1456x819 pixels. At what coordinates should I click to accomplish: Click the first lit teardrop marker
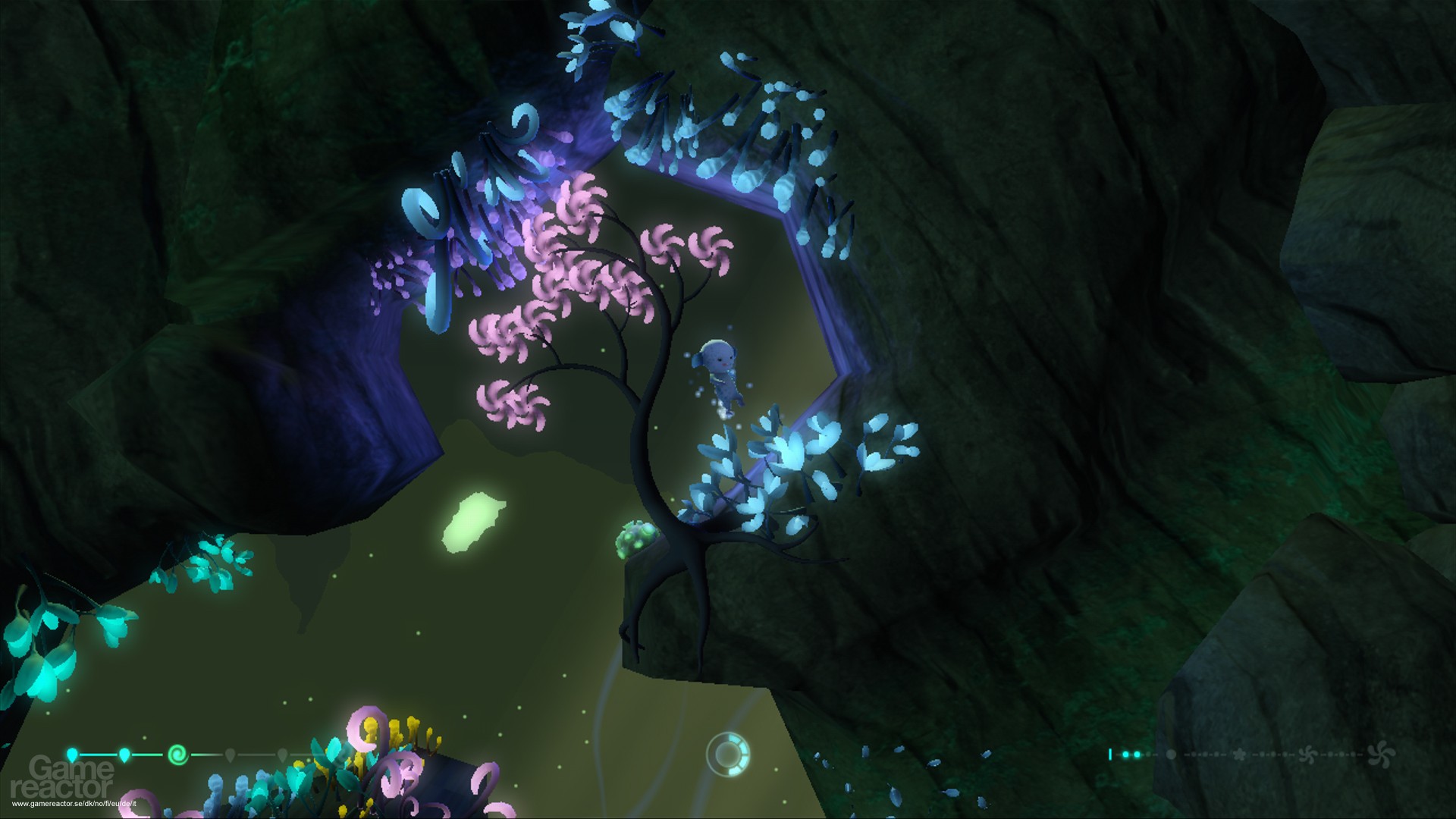pos(71,753)
